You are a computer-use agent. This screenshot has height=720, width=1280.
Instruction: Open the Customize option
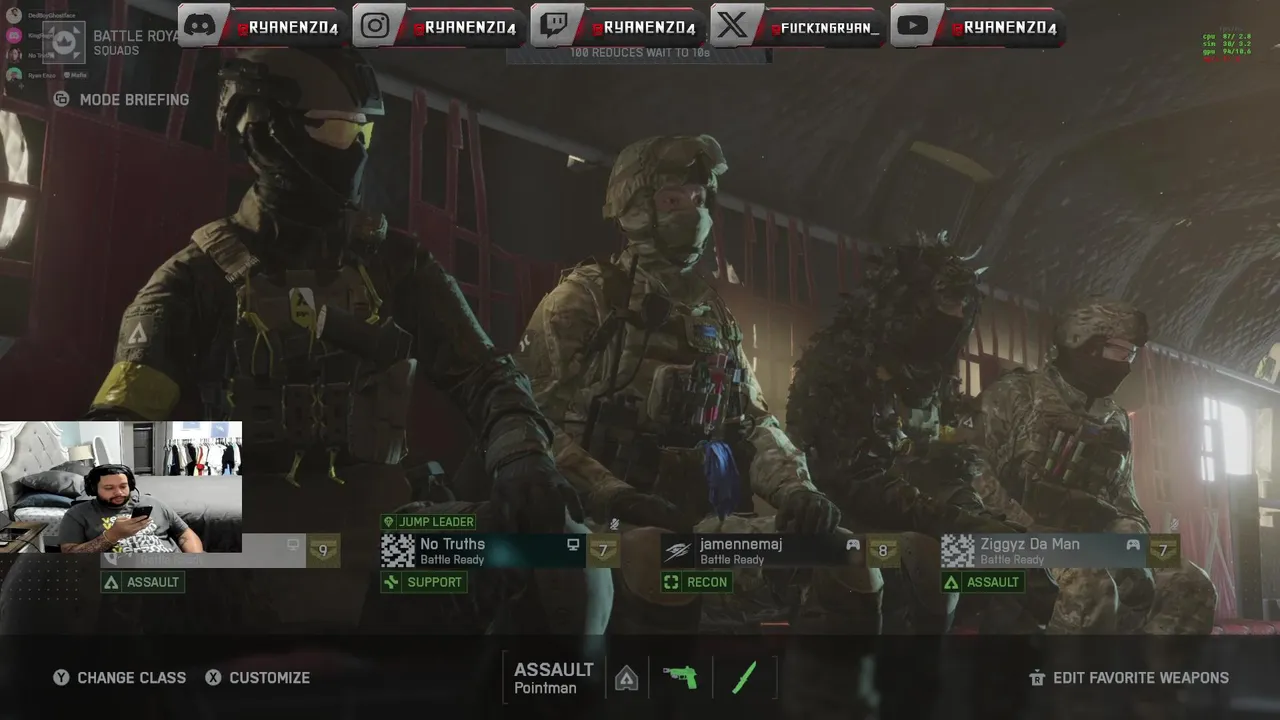(258, 677)
